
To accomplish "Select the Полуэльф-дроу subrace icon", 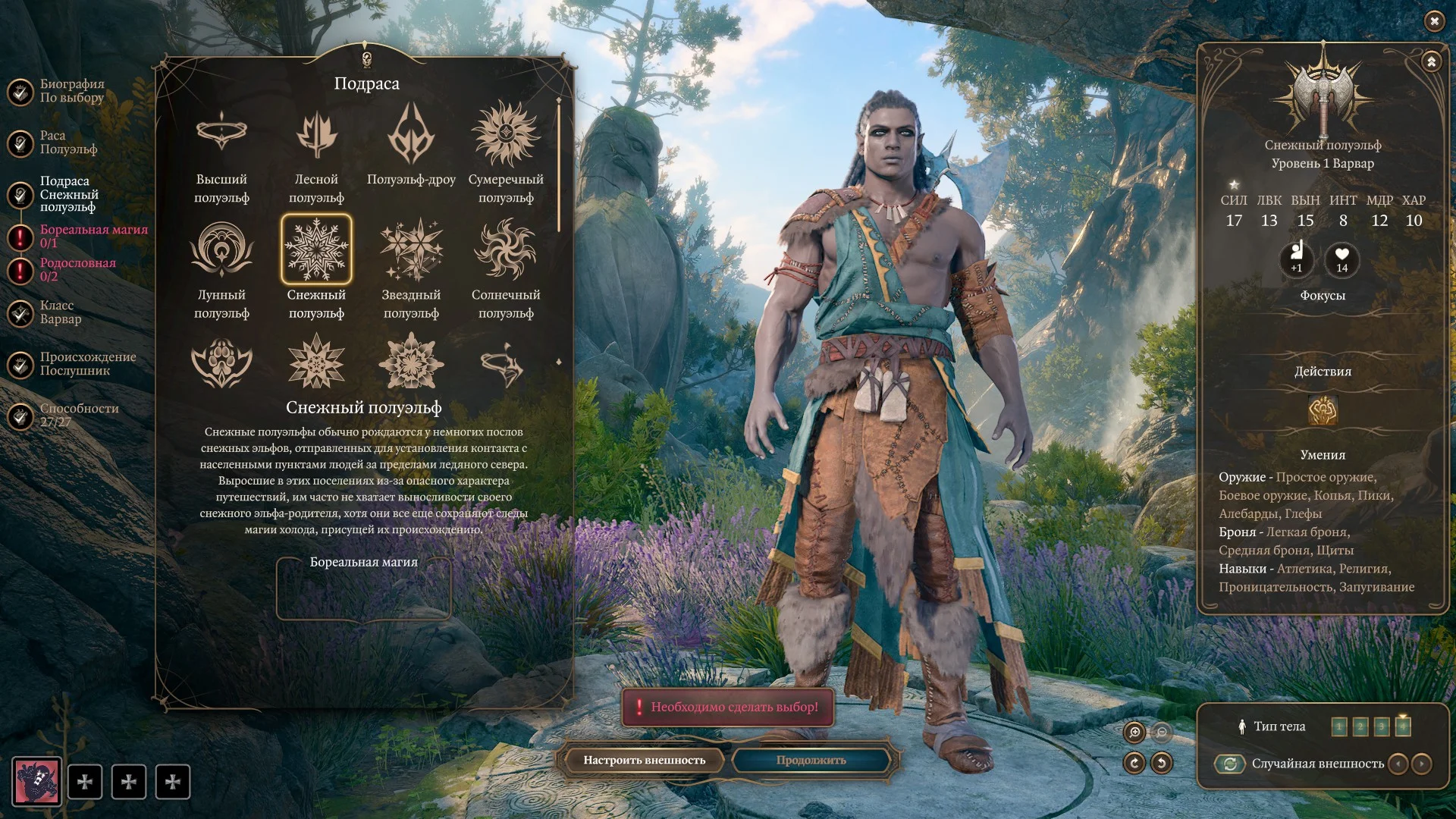I will pos(411,135).
